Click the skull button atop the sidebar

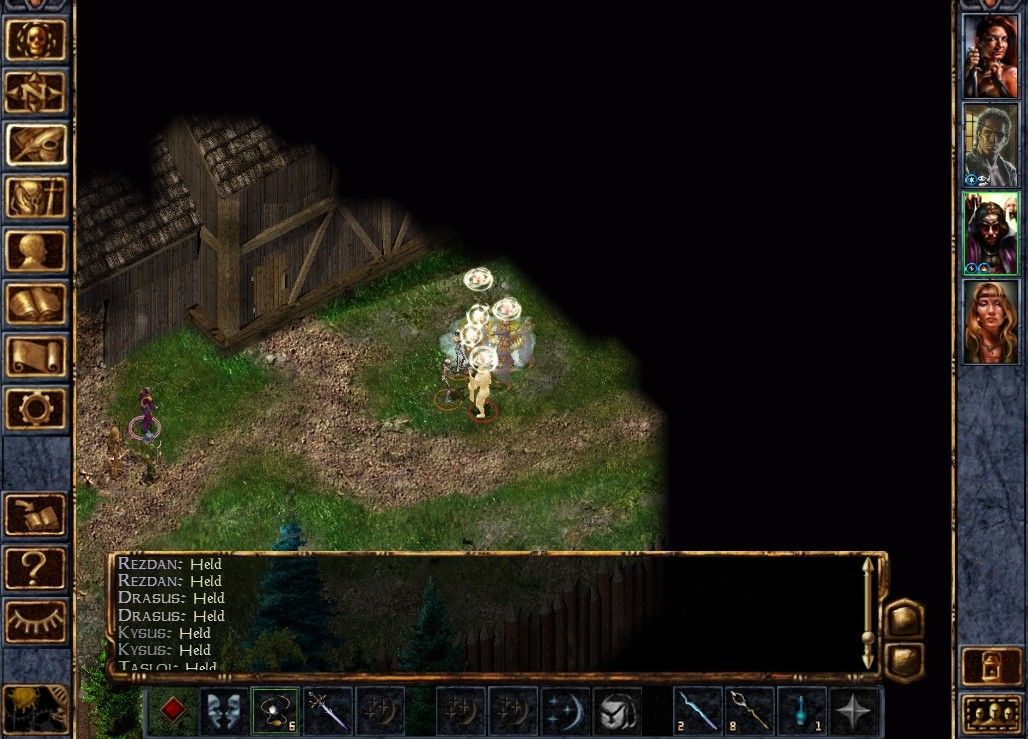(x=36, y=39)
